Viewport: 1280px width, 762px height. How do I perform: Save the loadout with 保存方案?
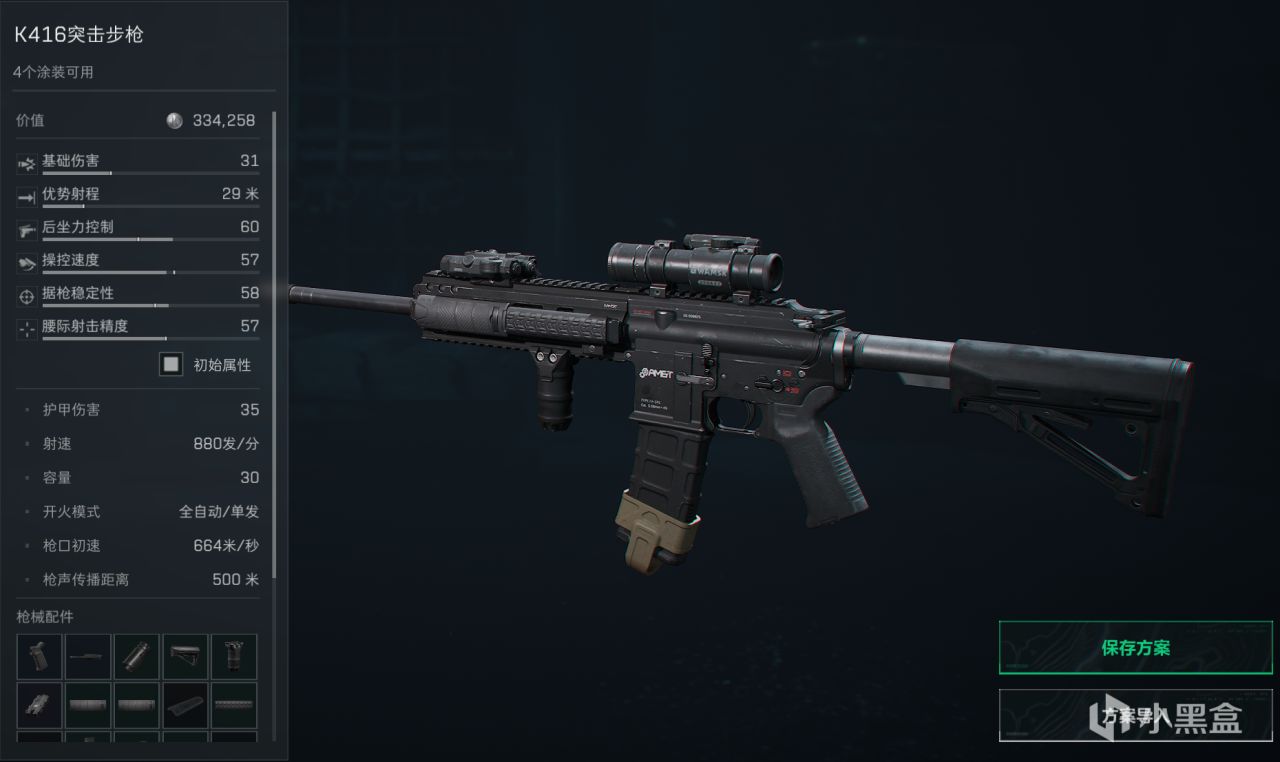coord(1135,648)
